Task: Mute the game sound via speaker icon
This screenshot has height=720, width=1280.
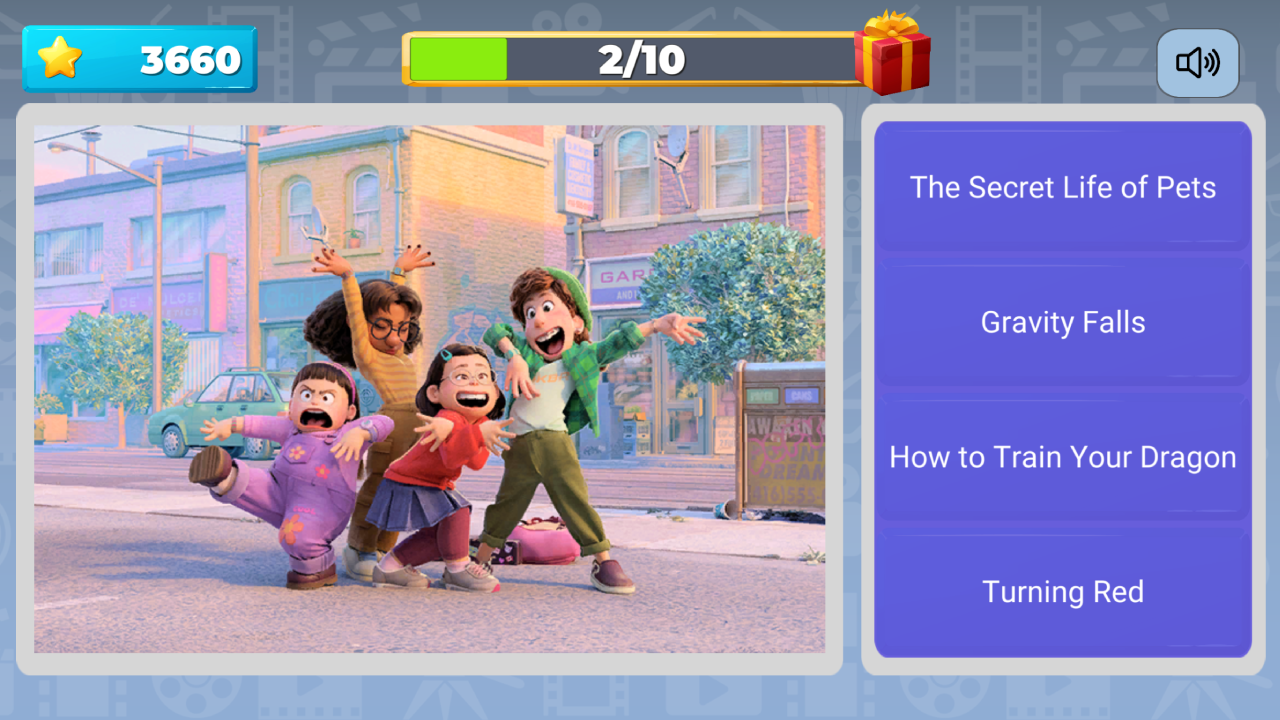Action: (x=1197, y=62)
